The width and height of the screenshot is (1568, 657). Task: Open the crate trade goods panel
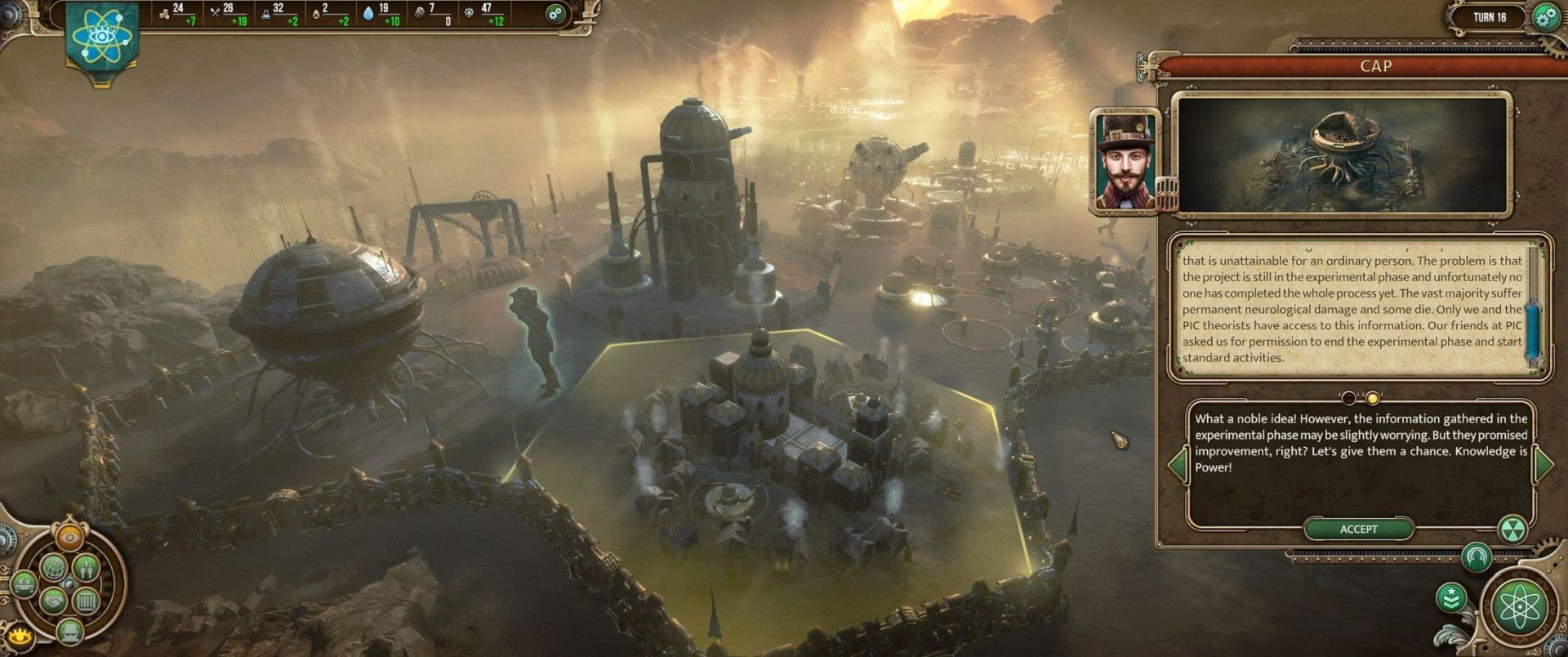tap(86, 601)
